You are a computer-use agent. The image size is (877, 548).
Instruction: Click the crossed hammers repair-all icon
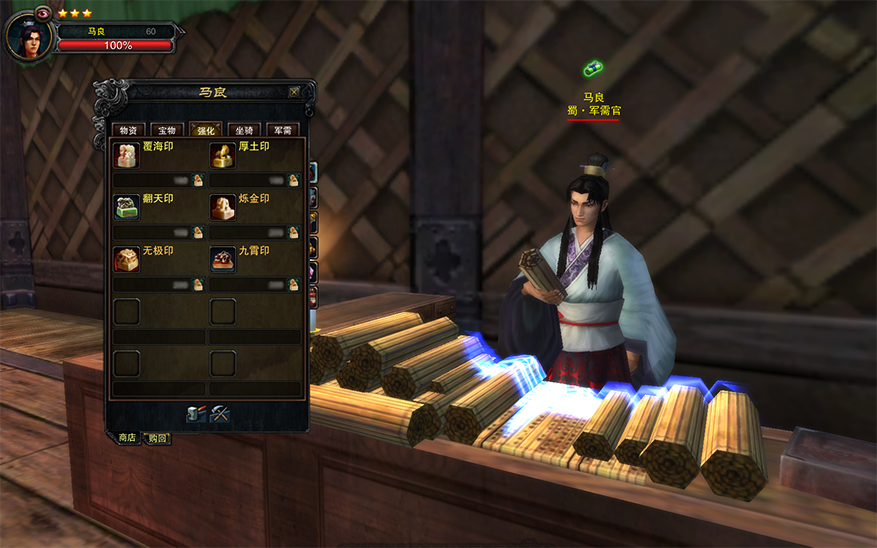point(220,414)
